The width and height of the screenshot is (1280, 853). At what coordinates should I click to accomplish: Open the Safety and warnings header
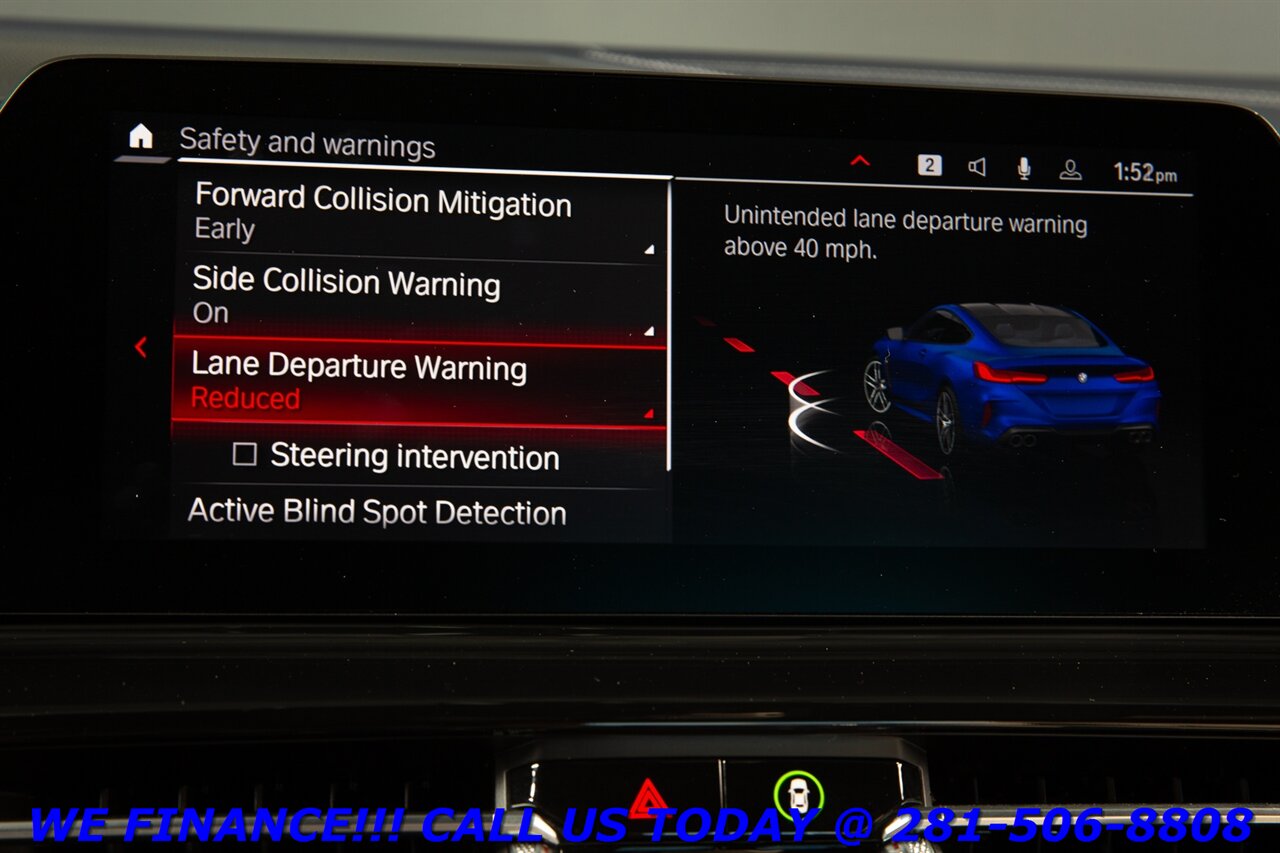tap(306, 145)
